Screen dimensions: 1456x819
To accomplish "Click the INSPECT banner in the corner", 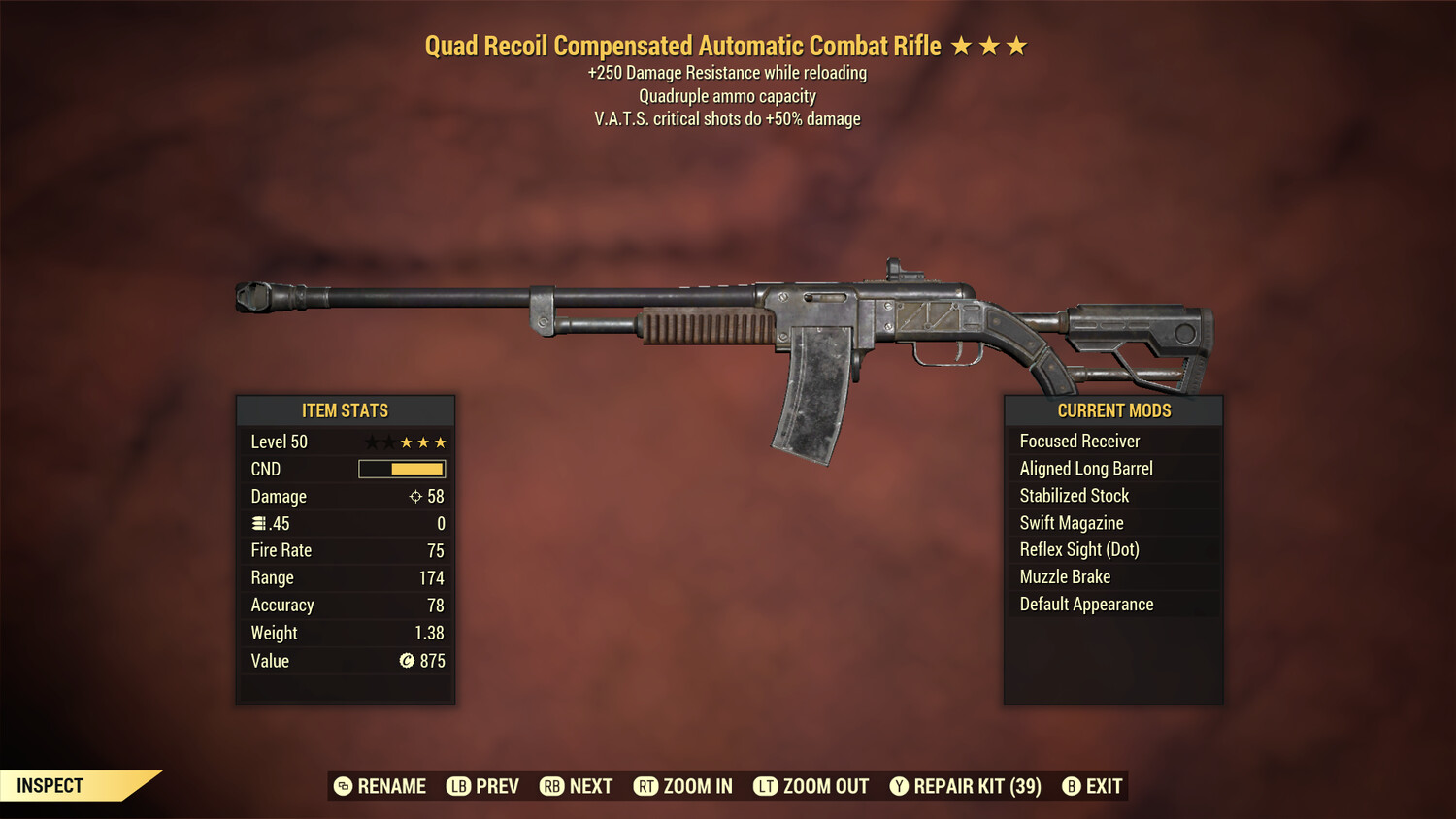I will click(x=50, y=785).
